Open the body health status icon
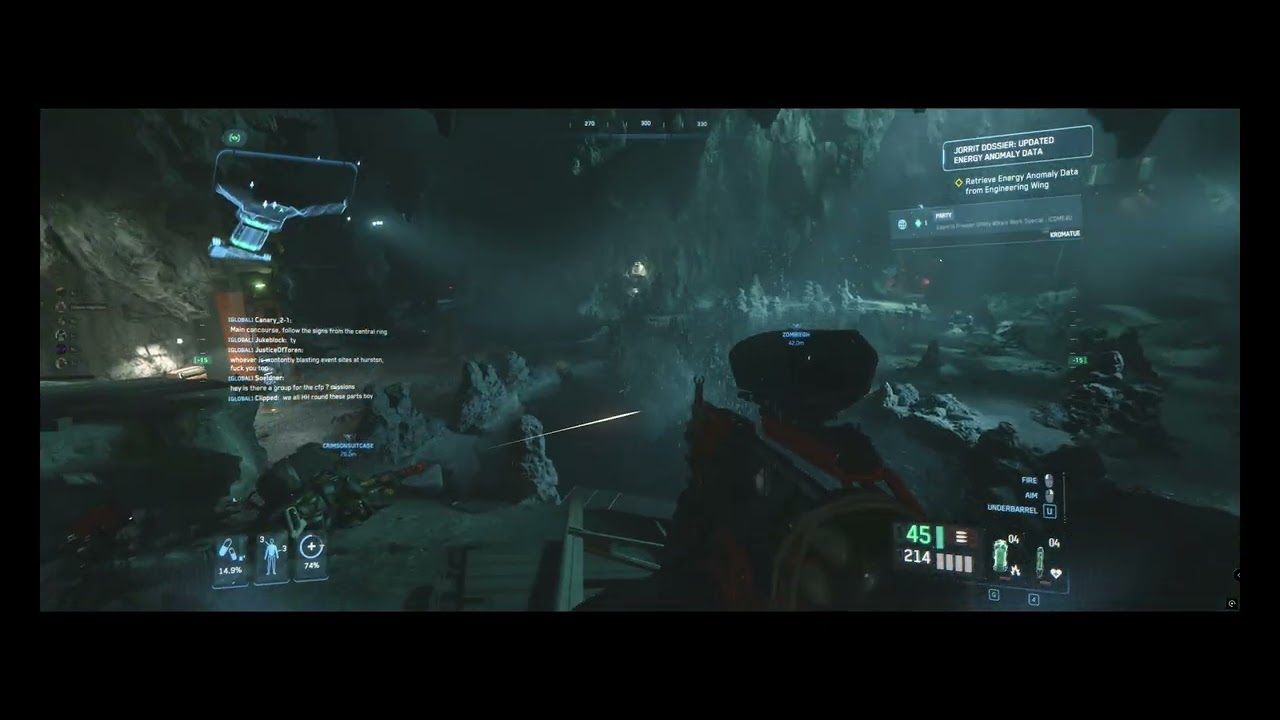The height and width of the screenshot is (720, 1280). pos(271,557)
